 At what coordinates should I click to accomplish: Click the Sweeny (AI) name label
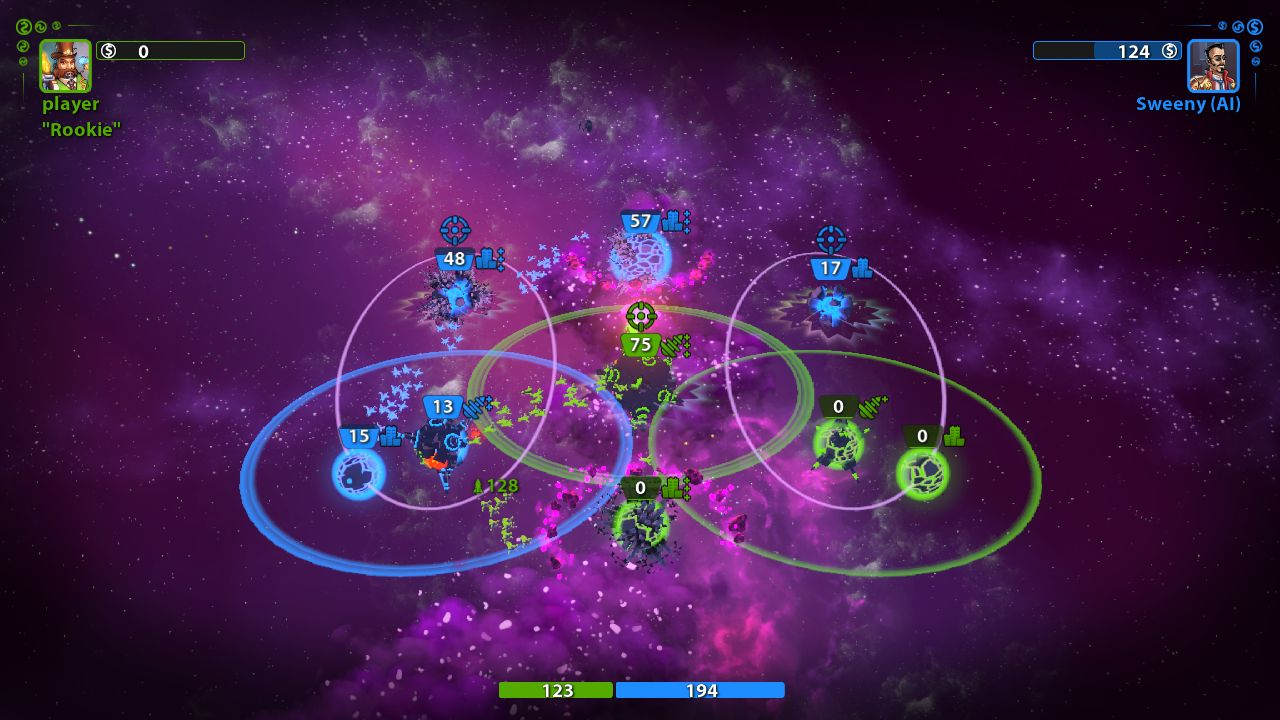[x=1186, y=103]
